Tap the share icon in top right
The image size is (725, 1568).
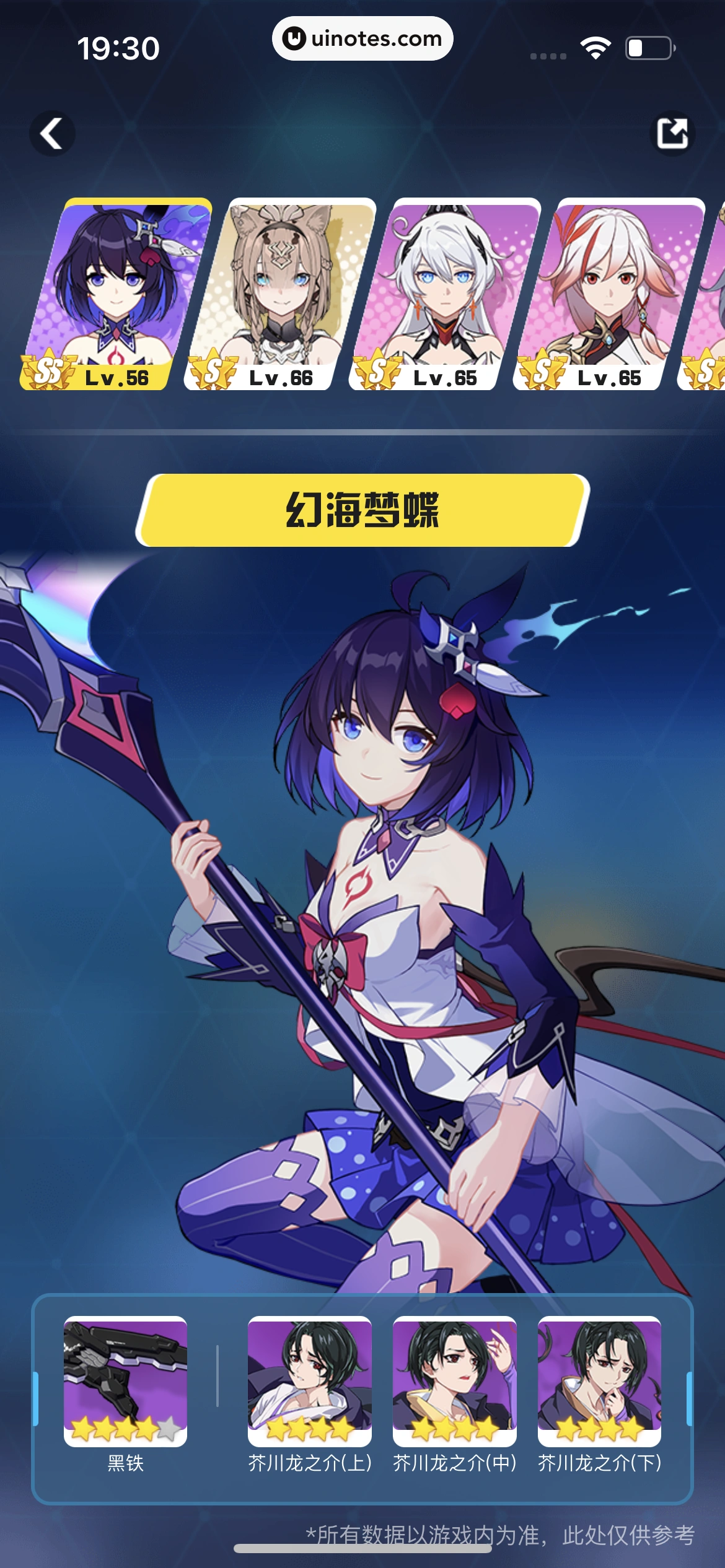coord(672,133)
